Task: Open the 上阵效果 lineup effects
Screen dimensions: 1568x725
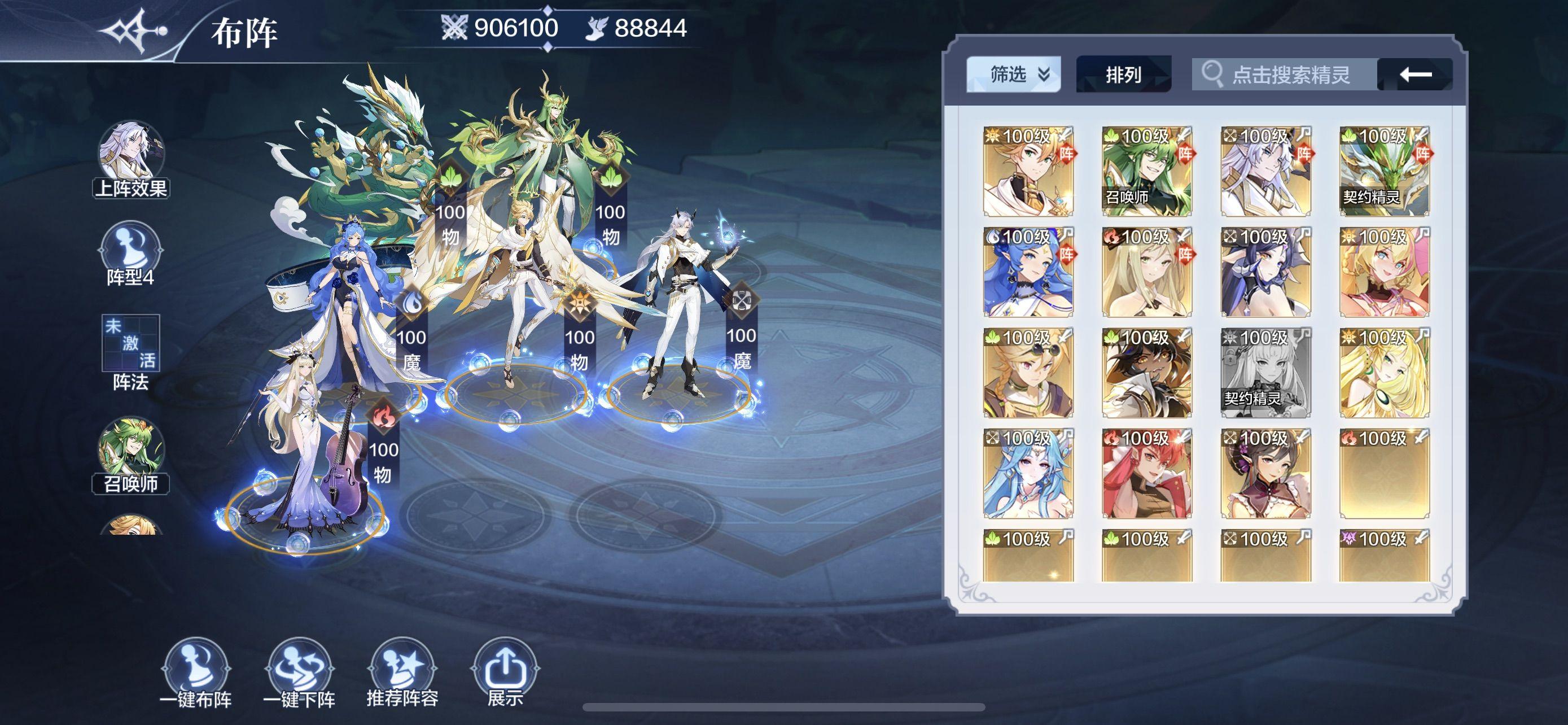Action: coord(131,159)
